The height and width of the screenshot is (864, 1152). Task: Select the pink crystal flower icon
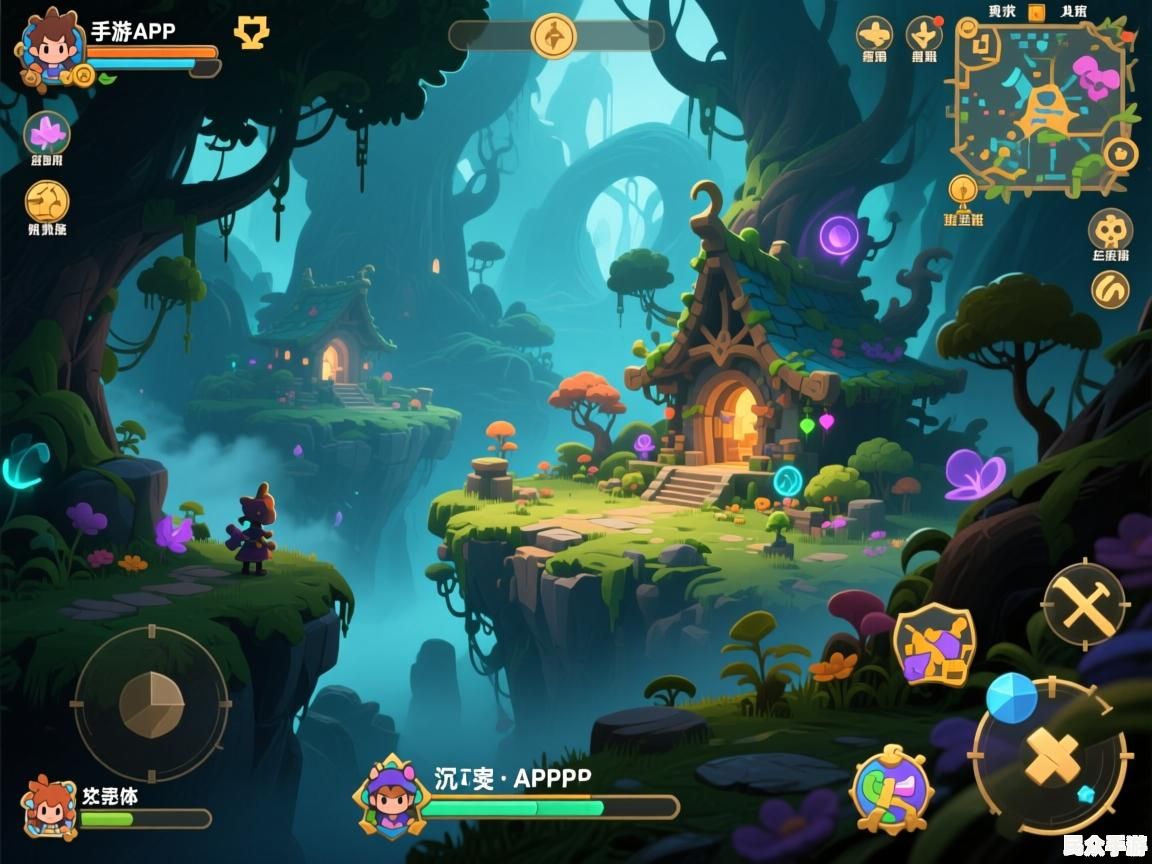(x=46, y=132)
